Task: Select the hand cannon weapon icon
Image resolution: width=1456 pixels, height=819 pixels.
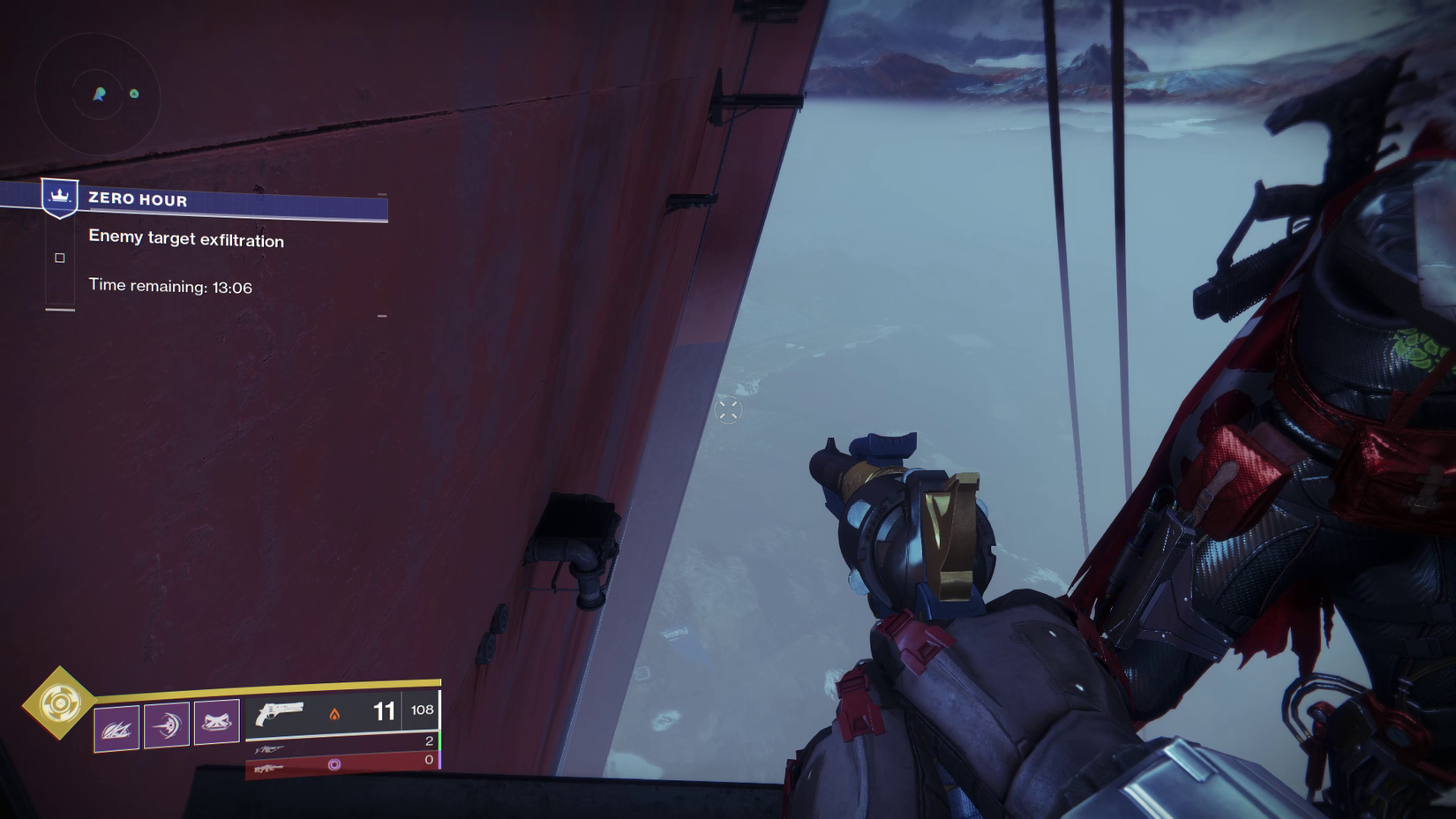Action: 280,715
